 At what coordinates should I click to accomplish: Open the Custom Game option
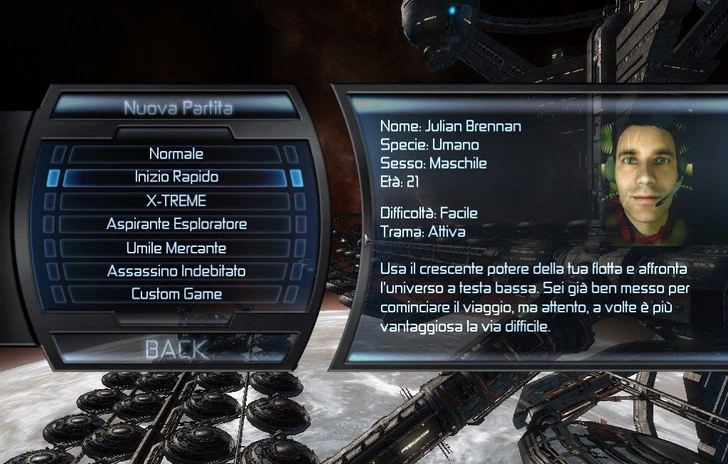[x=176, y=294]
